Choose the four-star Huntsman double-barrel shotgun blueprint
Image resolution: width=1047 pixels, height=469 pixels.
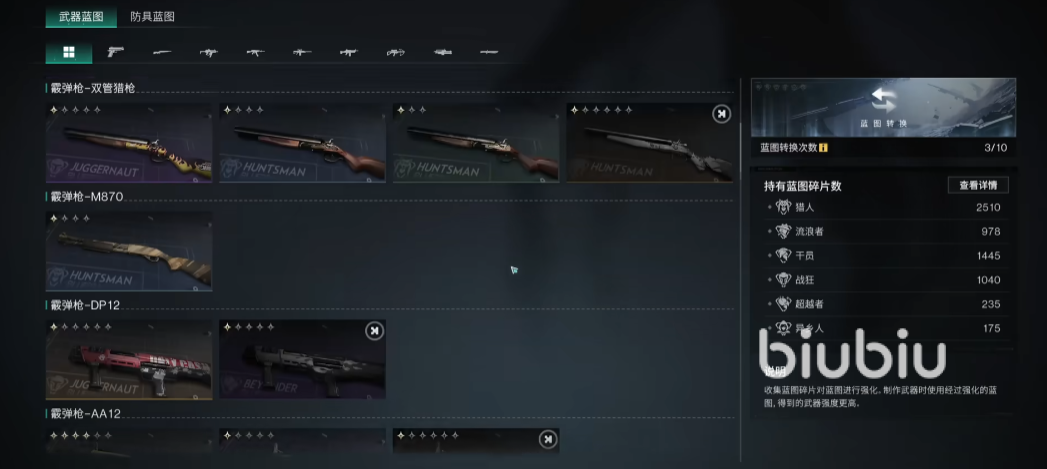pyautogui.click(x=302, y=143)
